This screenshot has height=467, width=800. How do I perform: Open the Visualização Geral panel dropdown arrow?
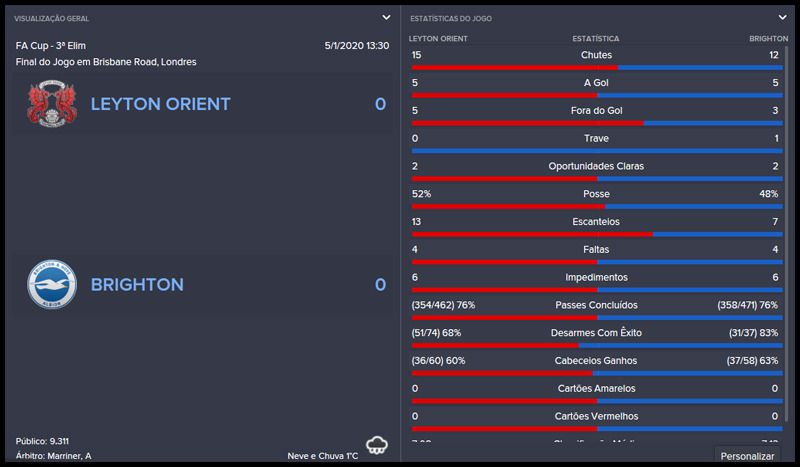coord(386,17)
